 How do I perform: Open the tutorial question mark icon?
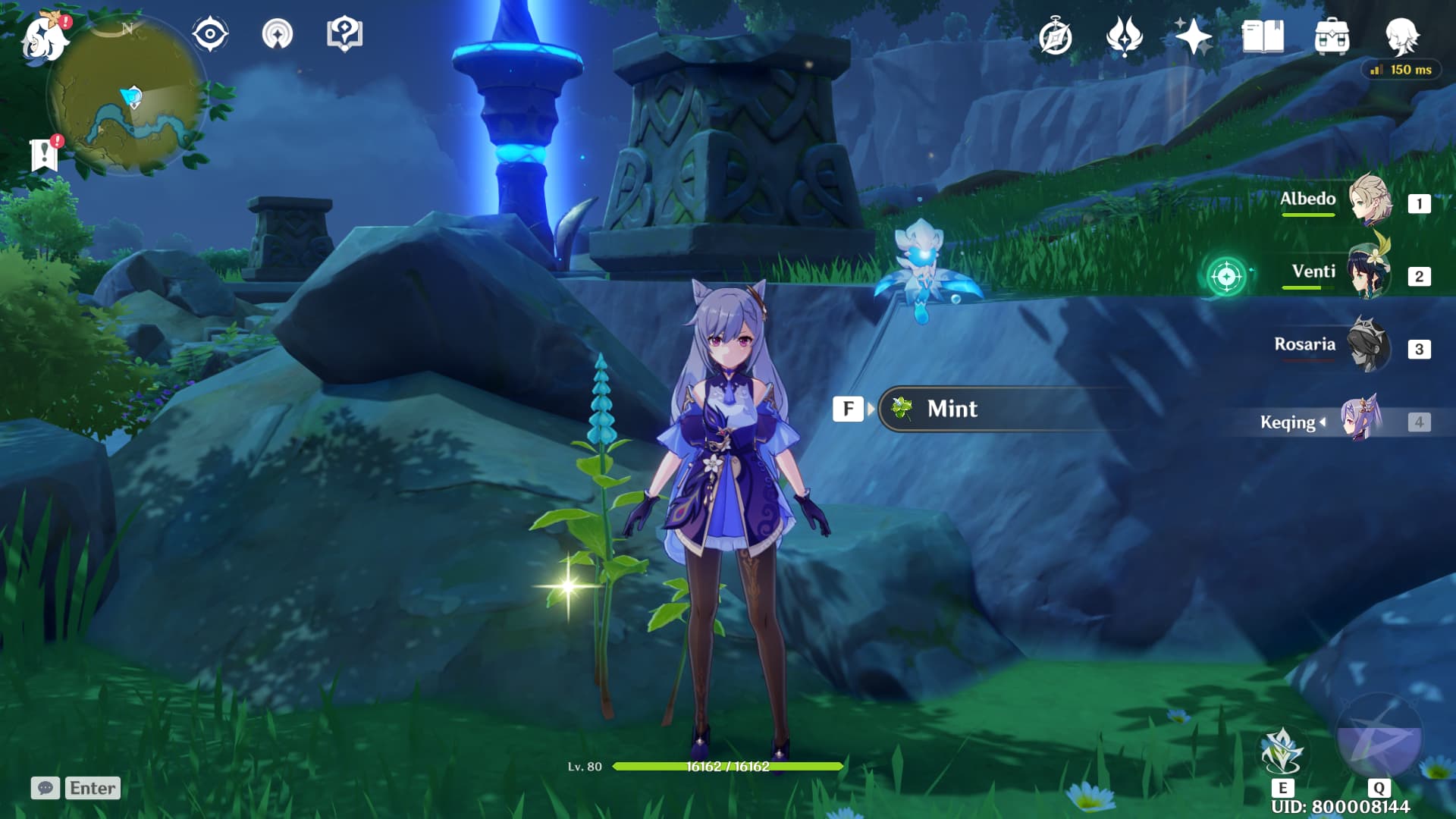point(344,35)
